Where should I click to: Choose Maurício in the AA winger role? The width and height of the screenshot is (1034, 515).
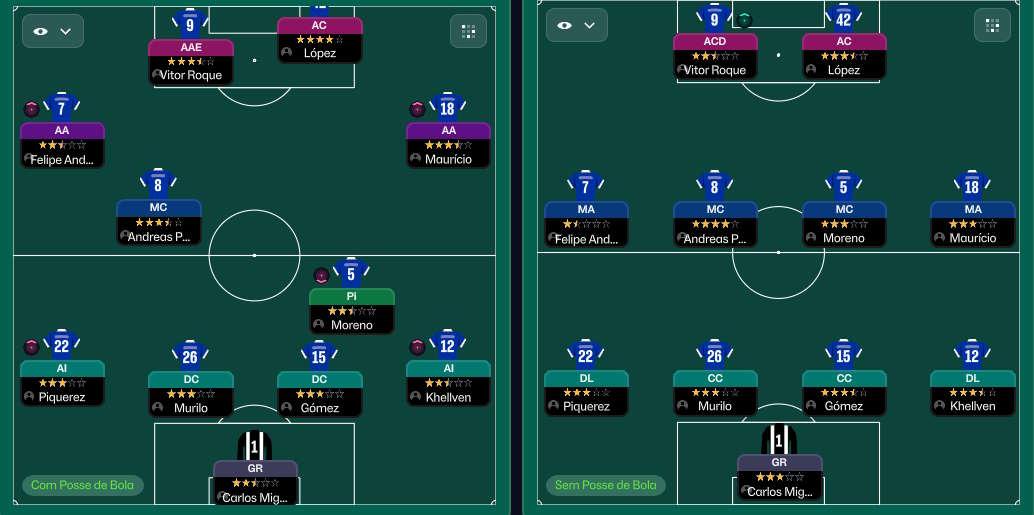(448, 144)
